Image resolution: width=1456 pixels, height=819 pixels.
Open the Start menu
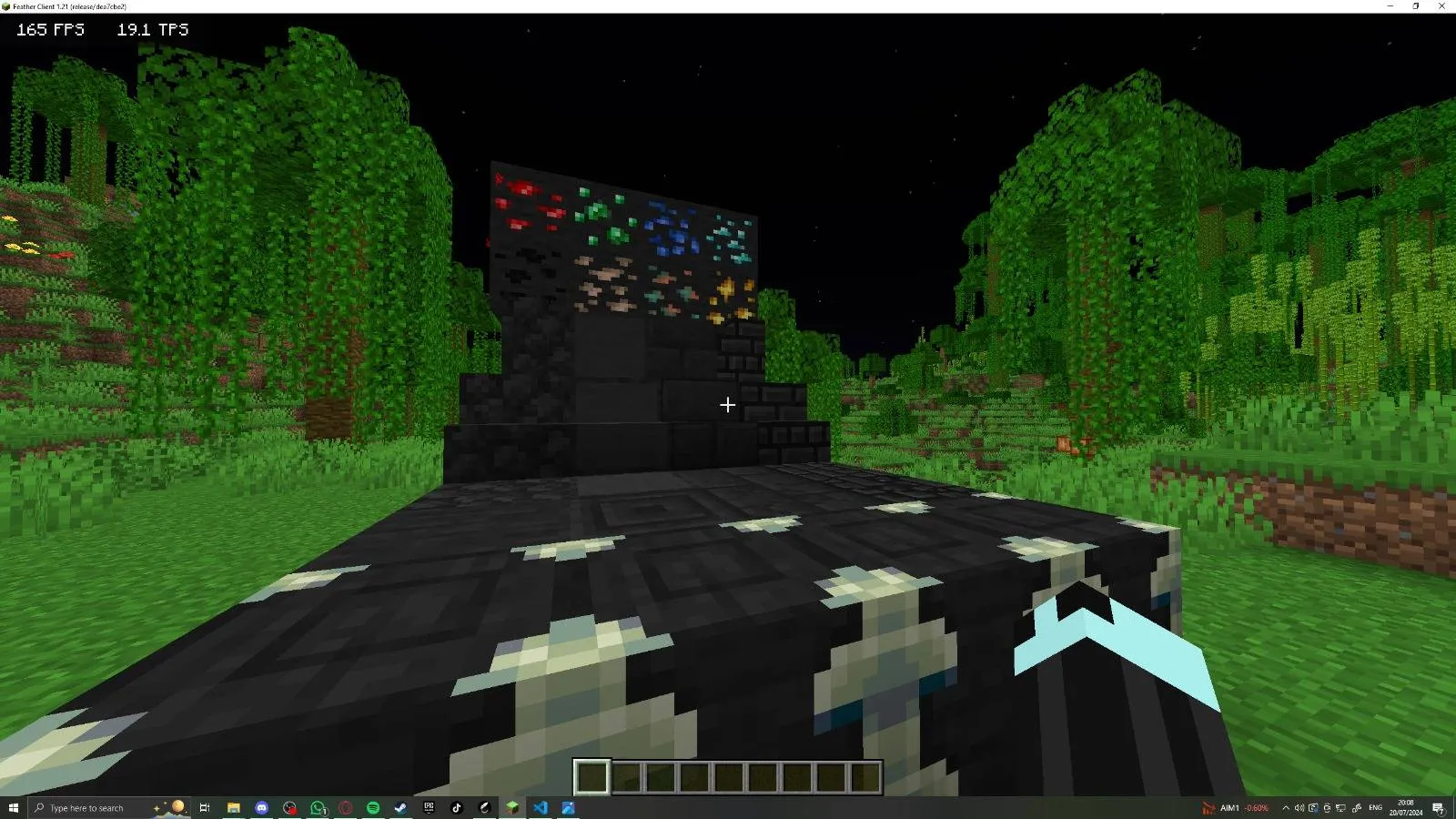(x=15, y=807)
